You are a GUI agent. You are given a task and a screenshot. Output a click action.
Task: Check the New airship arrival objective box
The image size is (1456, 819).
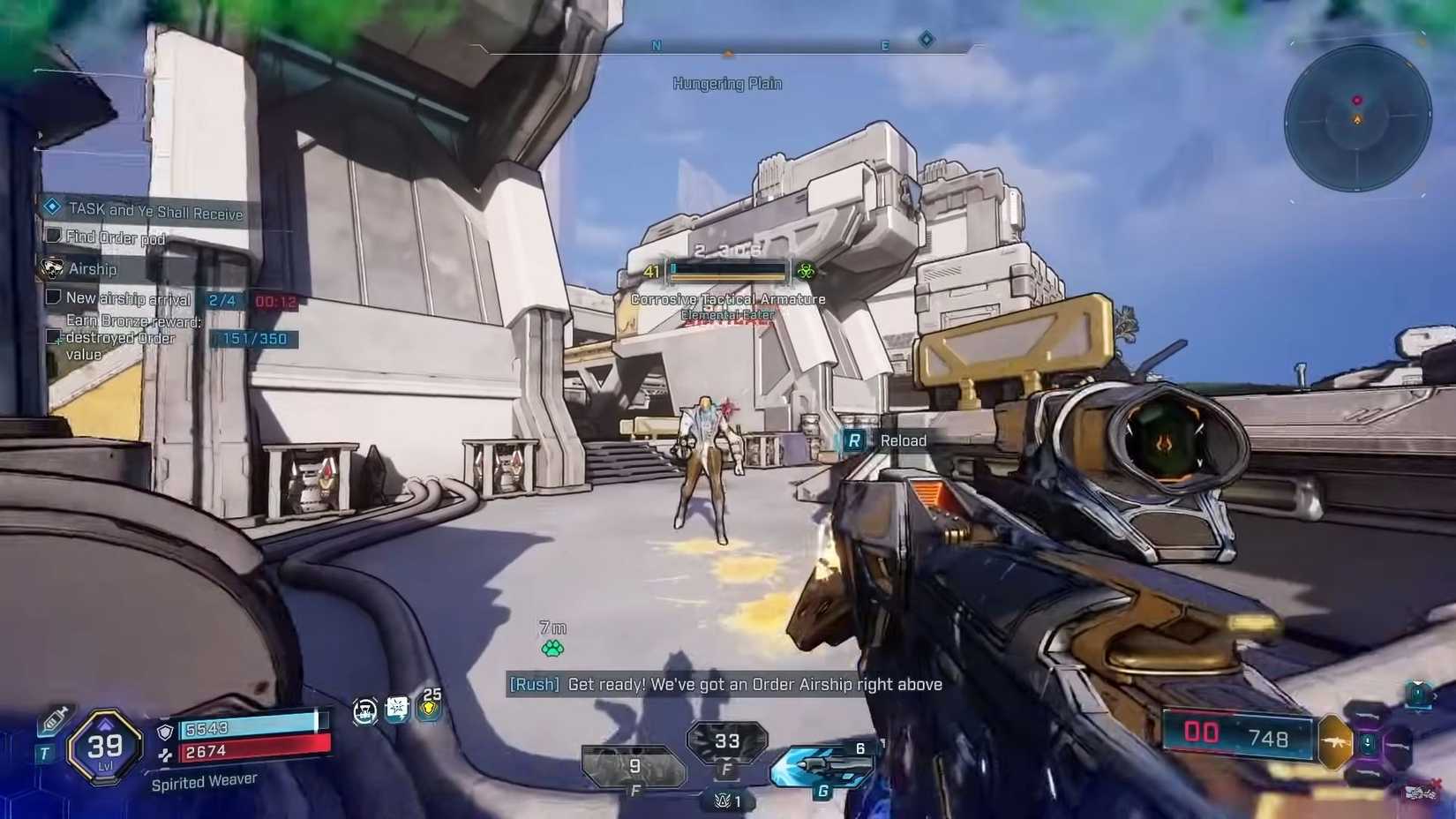[52, 298]
